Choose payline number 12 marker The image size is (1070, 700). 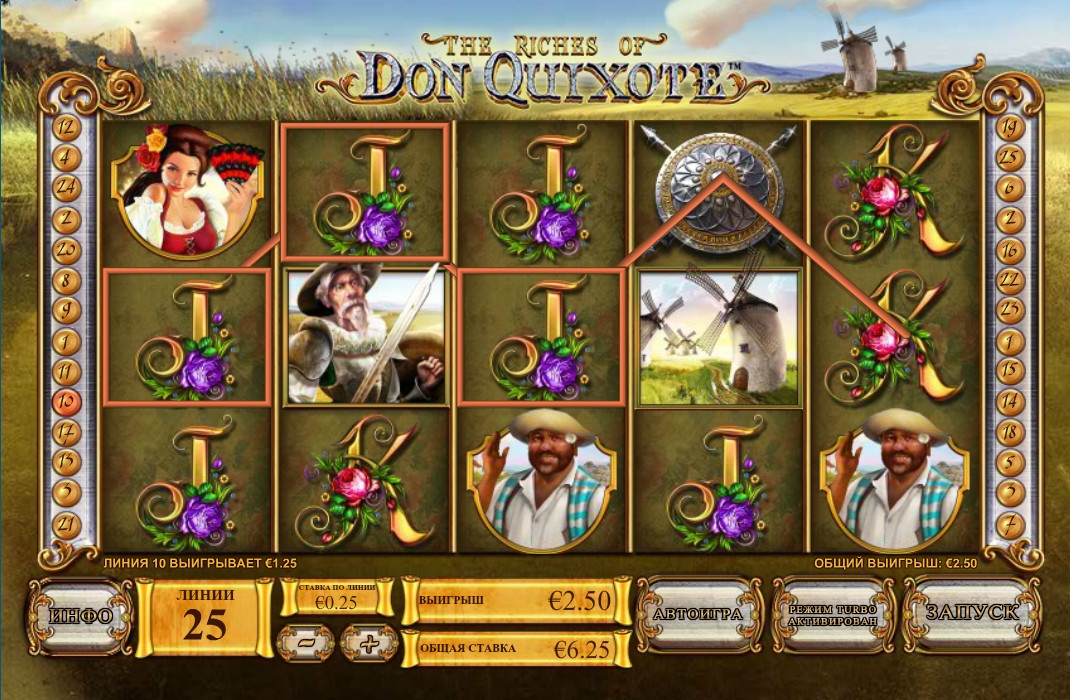[68, 127]
